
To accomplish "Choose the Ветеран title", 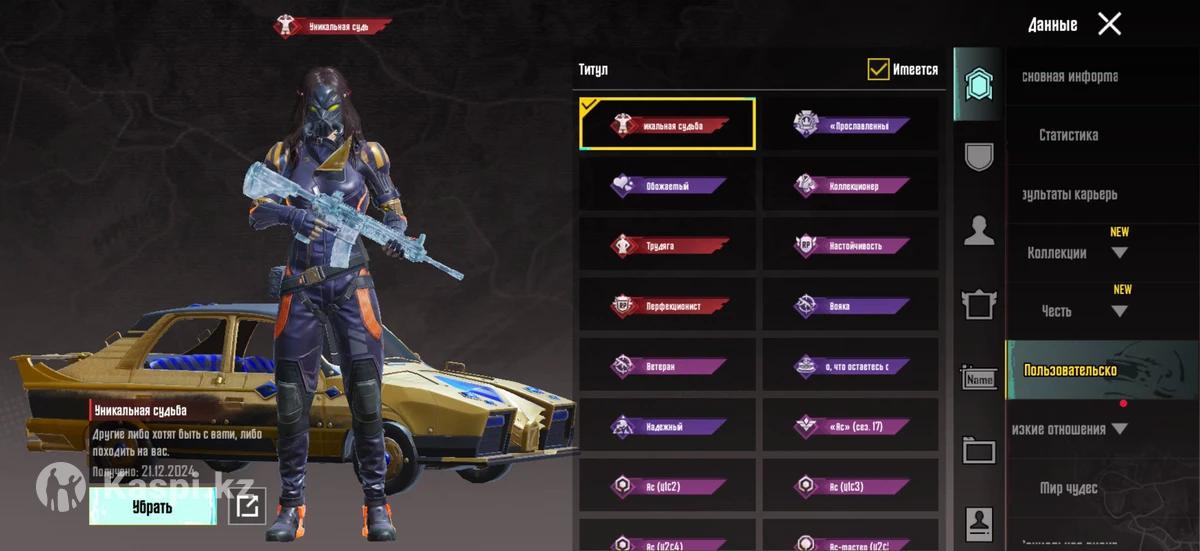I will (x=667, y=367).
